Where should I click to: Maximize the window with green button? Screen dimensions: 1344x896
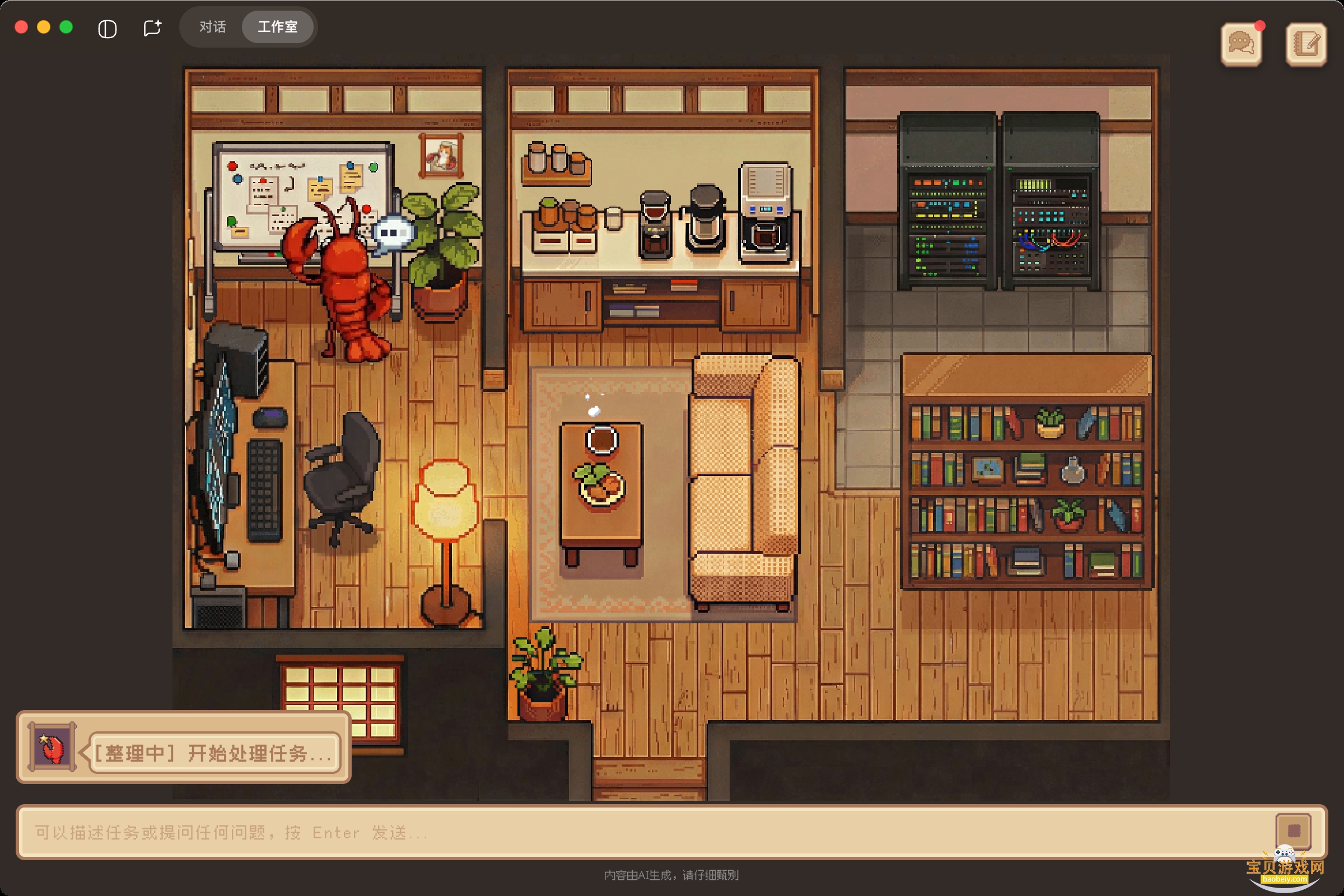pyautogui.click(x=66, y=27)
